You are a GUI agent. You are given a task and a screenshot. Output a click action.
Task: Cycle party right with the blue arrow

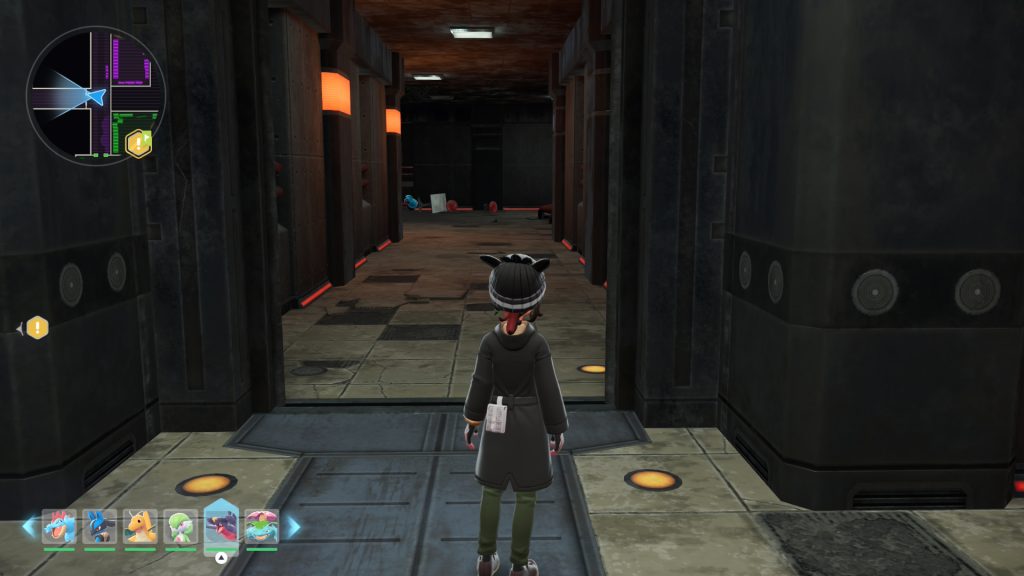pos(294,526)
